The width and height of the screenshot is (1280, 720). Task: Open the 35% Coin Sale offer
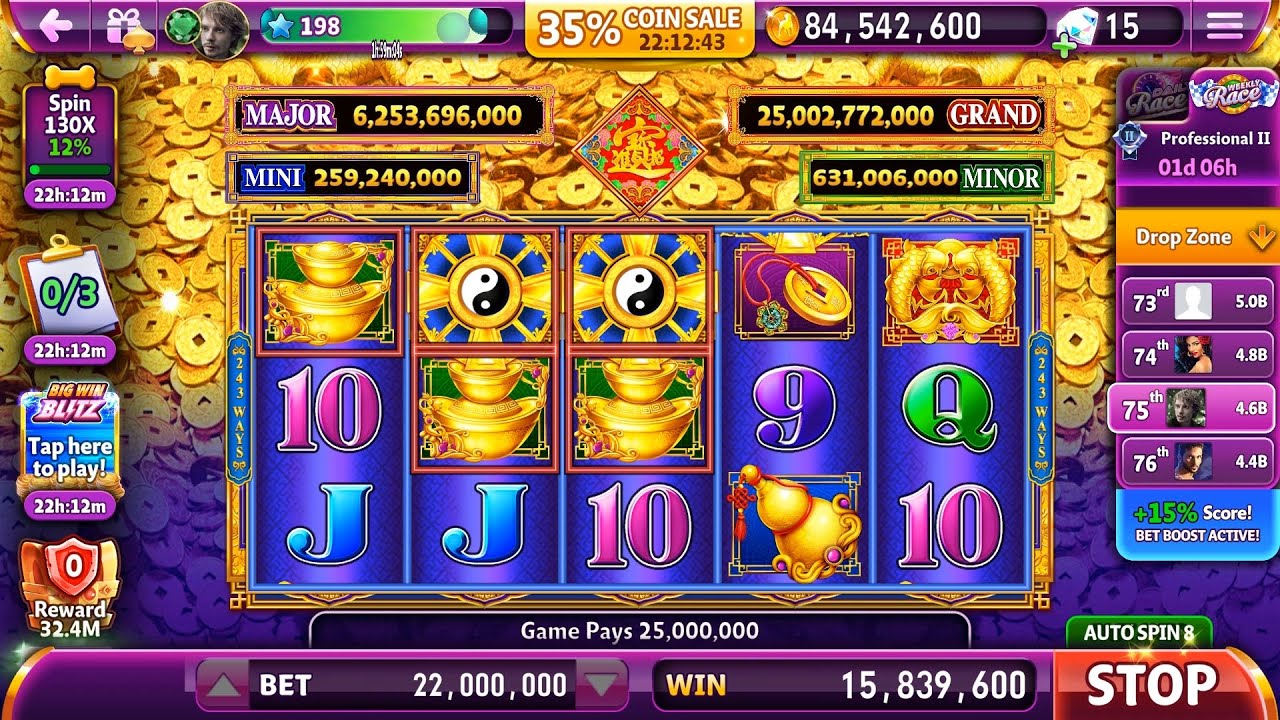(640, 28)
